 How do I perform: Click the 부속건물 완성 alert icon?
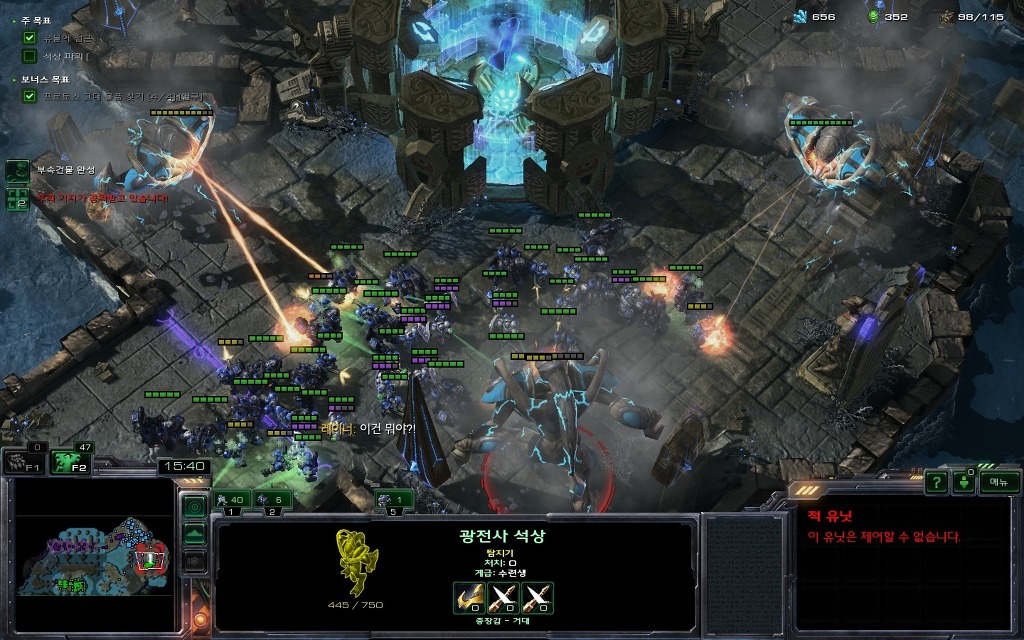[x=18, y=170]
